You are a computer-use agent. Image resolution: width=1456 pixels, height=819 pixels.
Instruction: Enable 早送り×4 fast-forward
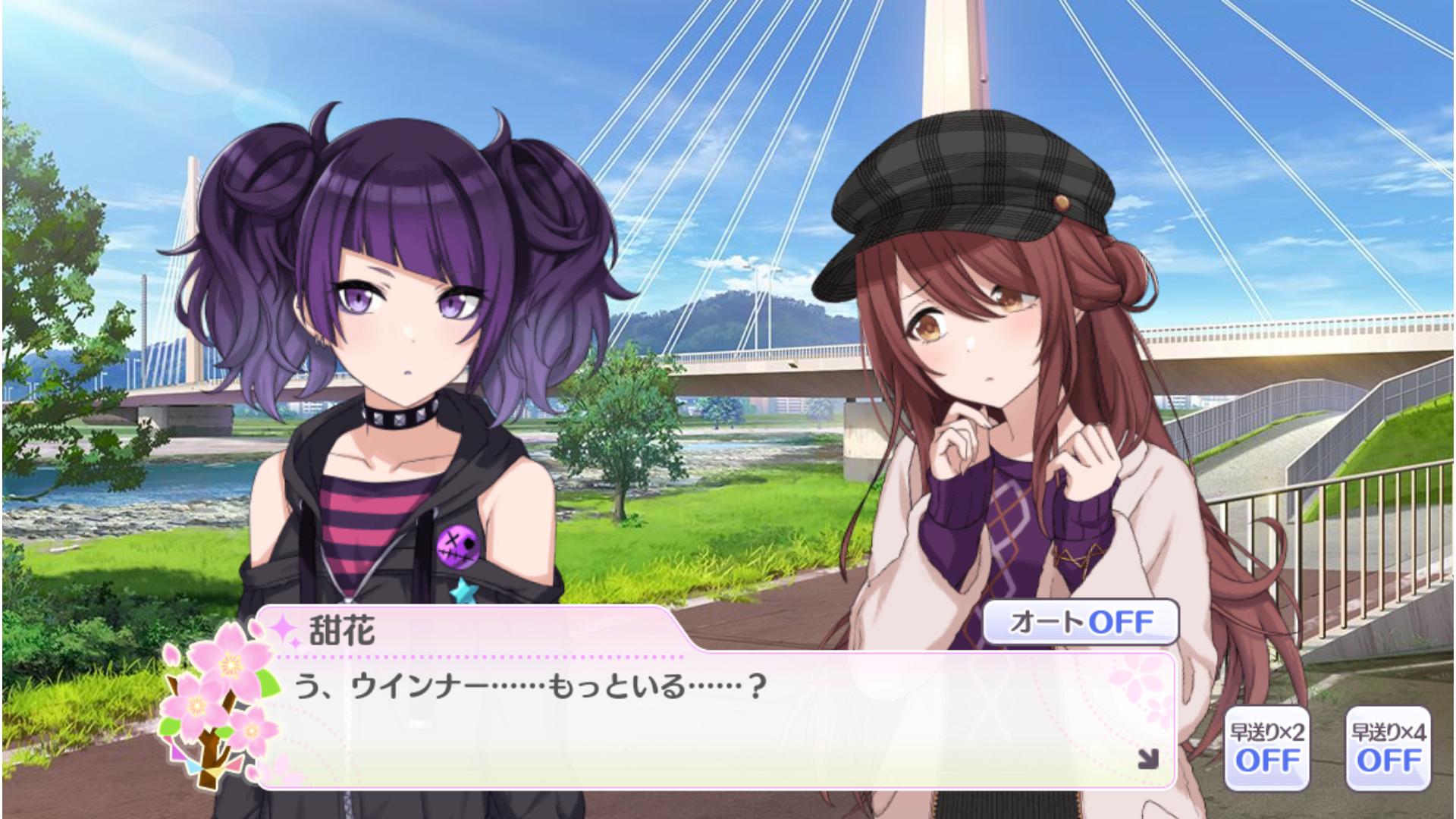1388,748
